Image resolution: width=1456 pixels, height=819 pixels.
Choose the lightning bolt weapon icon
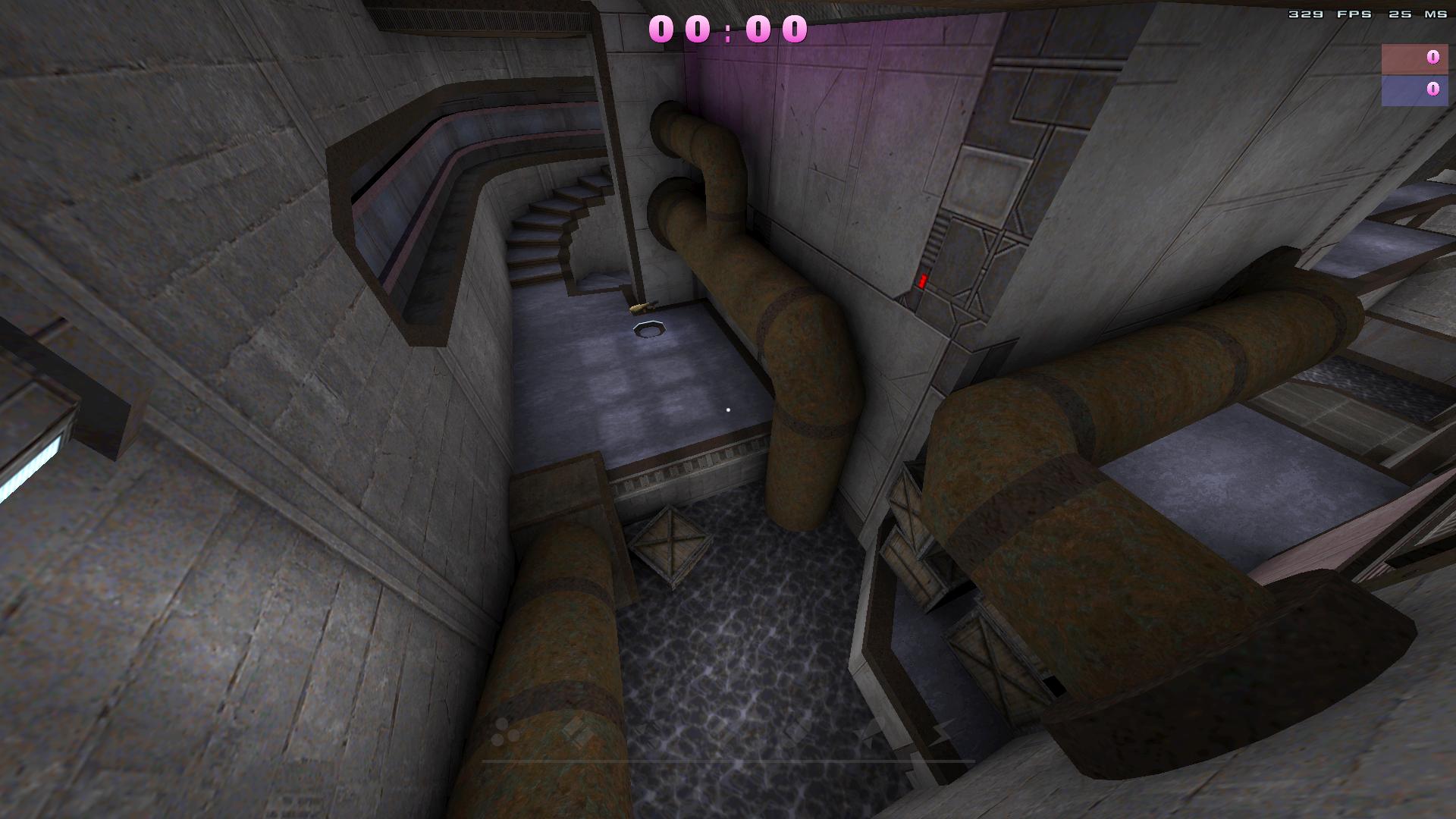pyautogui.click(x=940, y=731)
